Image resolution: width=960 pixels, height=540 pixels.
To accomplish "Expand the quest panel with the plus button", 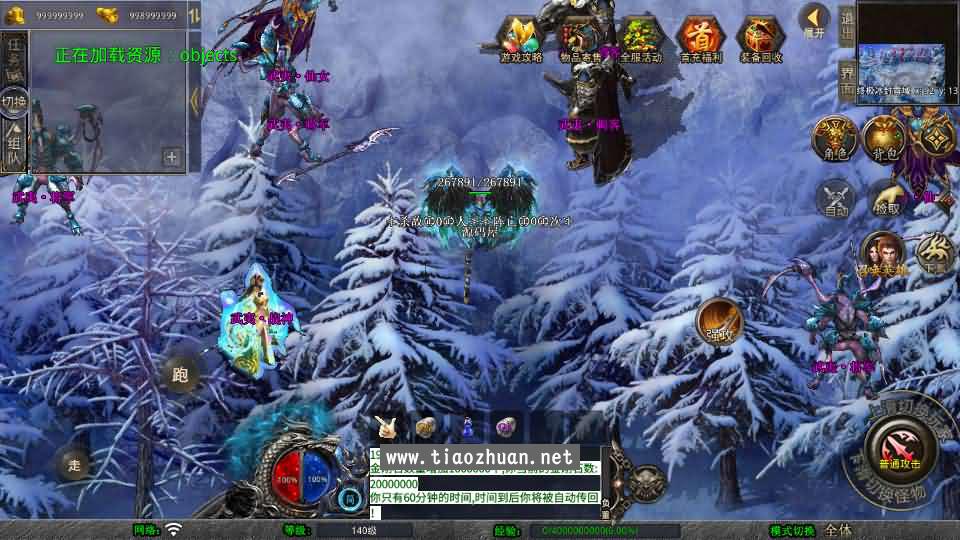I will coord(172,157).
